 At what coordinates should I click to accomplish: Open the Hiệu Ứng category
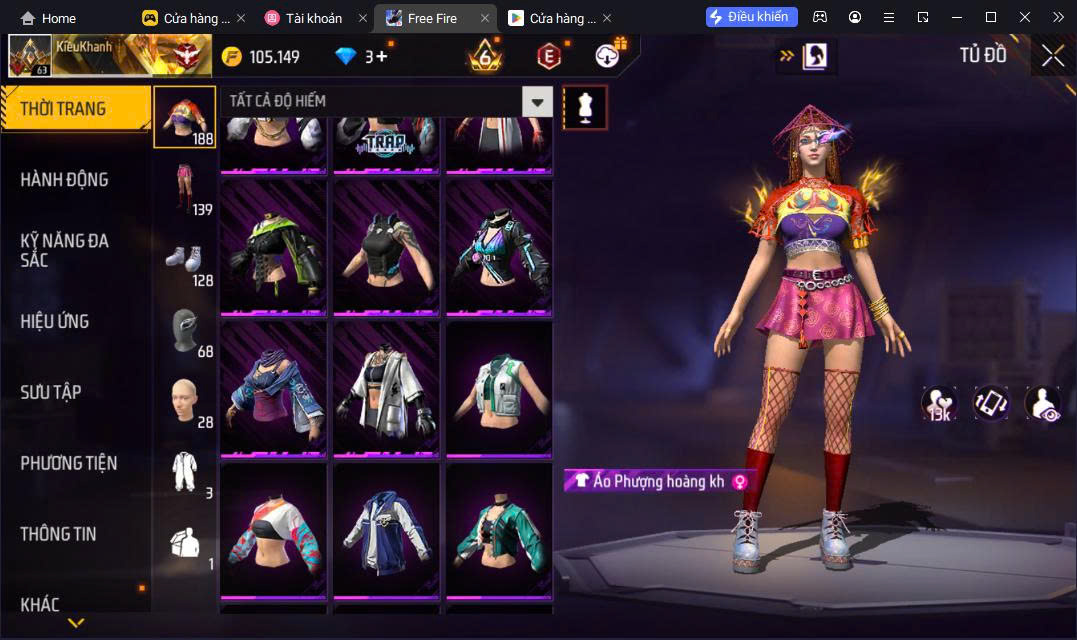(x=55, y=322)
